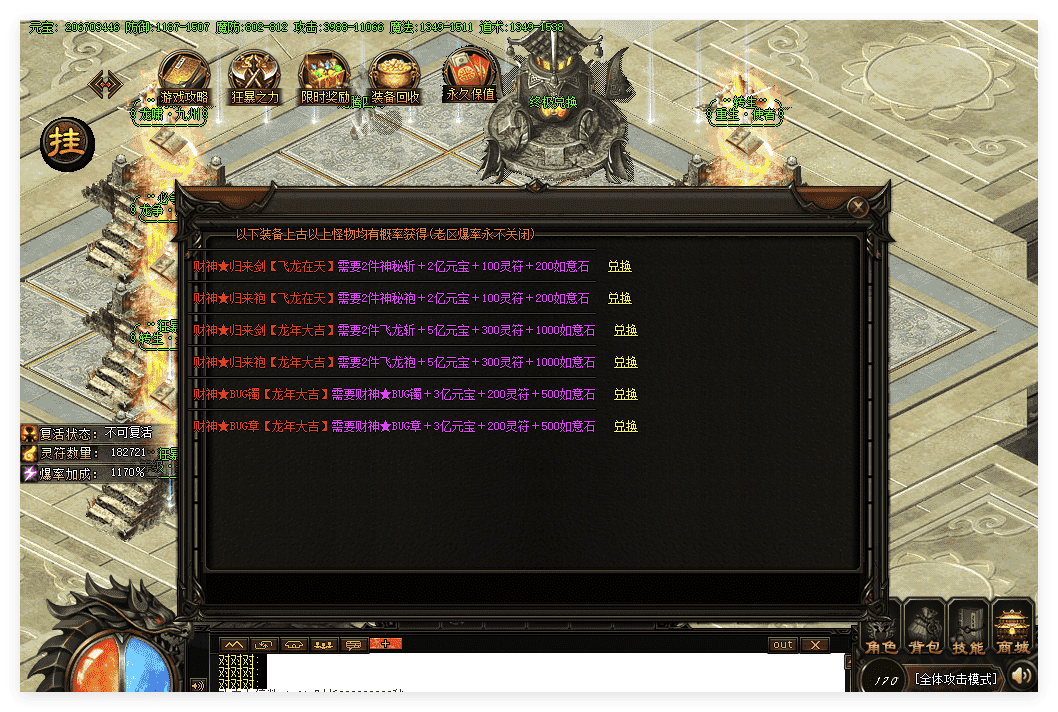1058x712 pixels.
Task: Change the 全体攻击模式 attack mode
Action: tap(955, 679)
